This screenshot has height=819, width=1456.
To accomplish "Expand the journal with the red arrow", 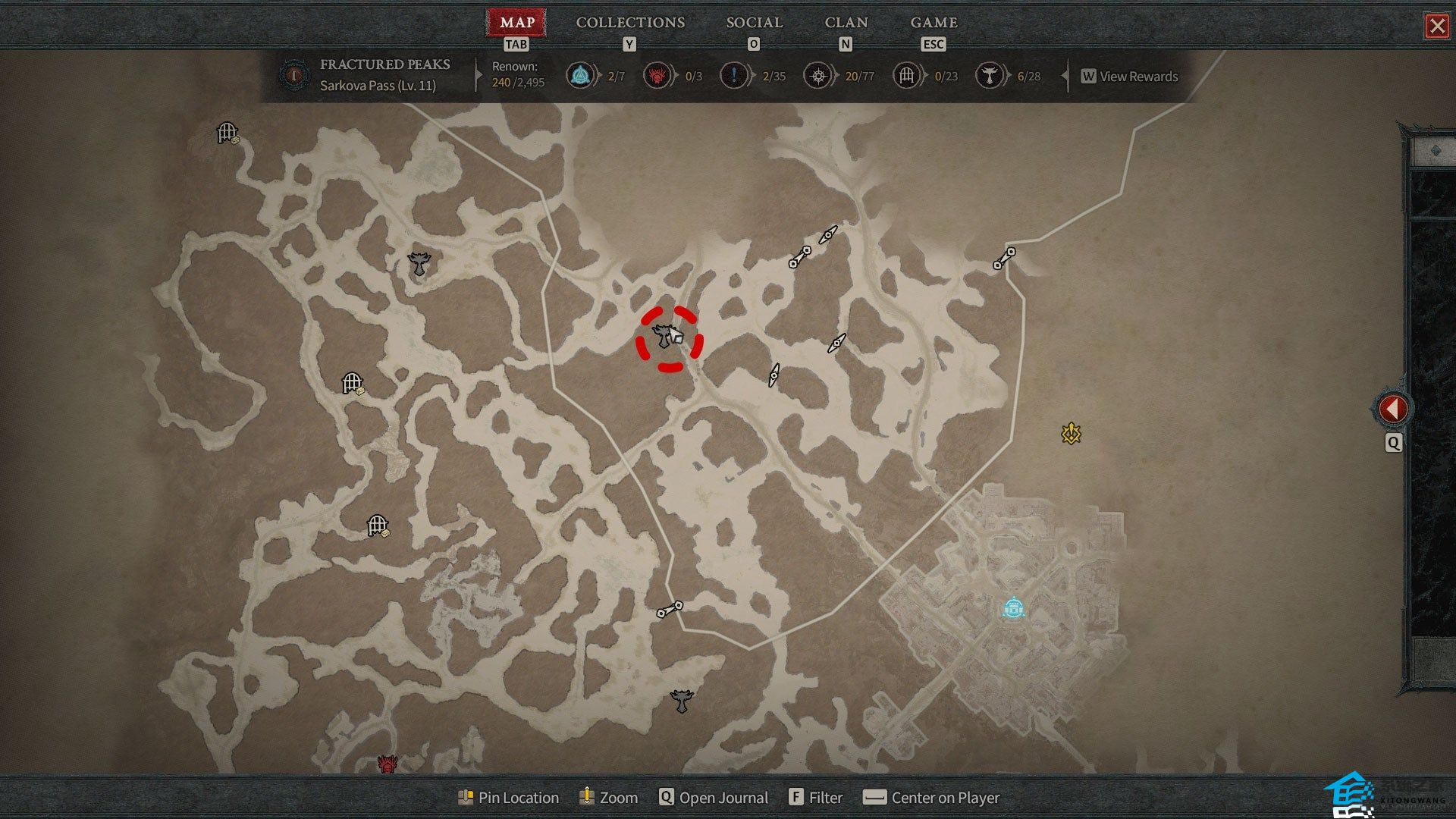I will [1392, 409].
